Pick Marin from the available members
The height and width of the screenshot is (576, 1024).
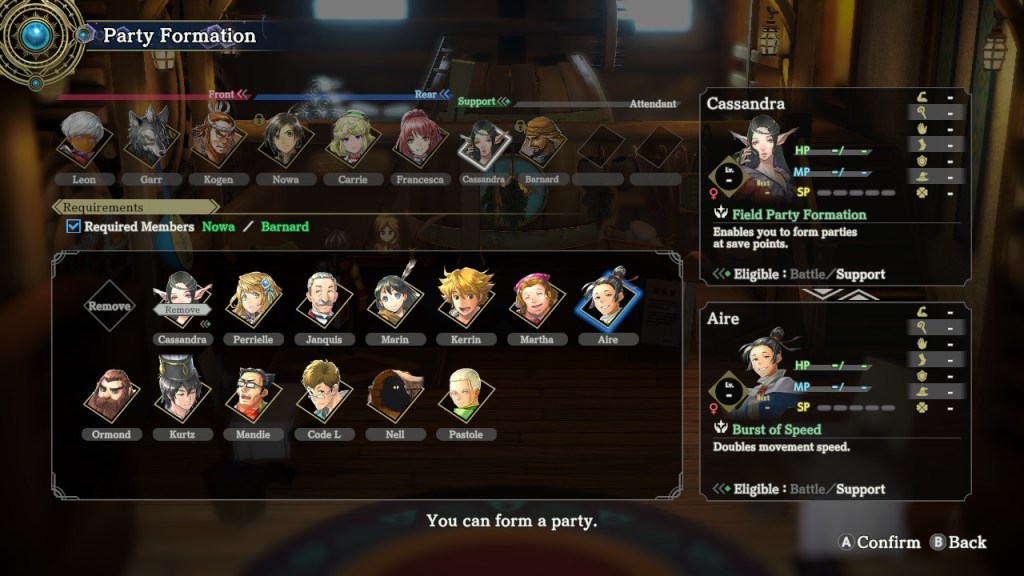(x=394, y=299)
